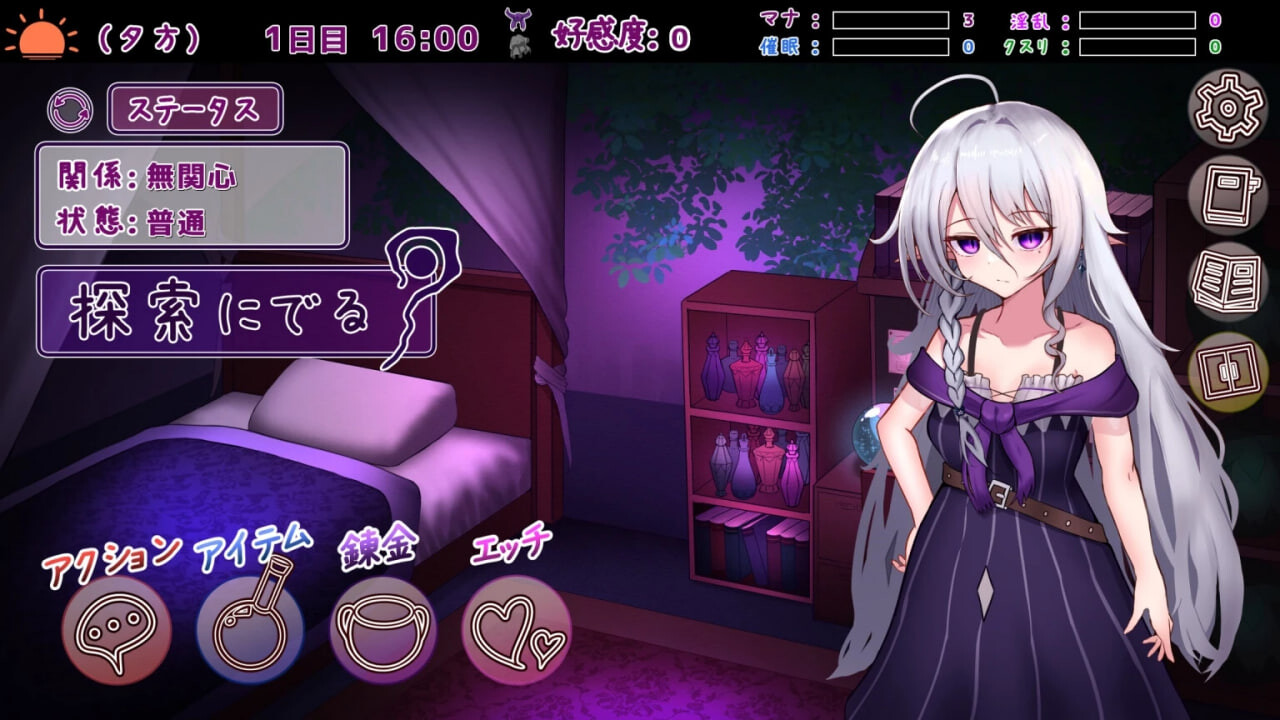This screenshot has height=720, width=1280.
Task: Open the settings gear icon
Action: click(1228, 110)
